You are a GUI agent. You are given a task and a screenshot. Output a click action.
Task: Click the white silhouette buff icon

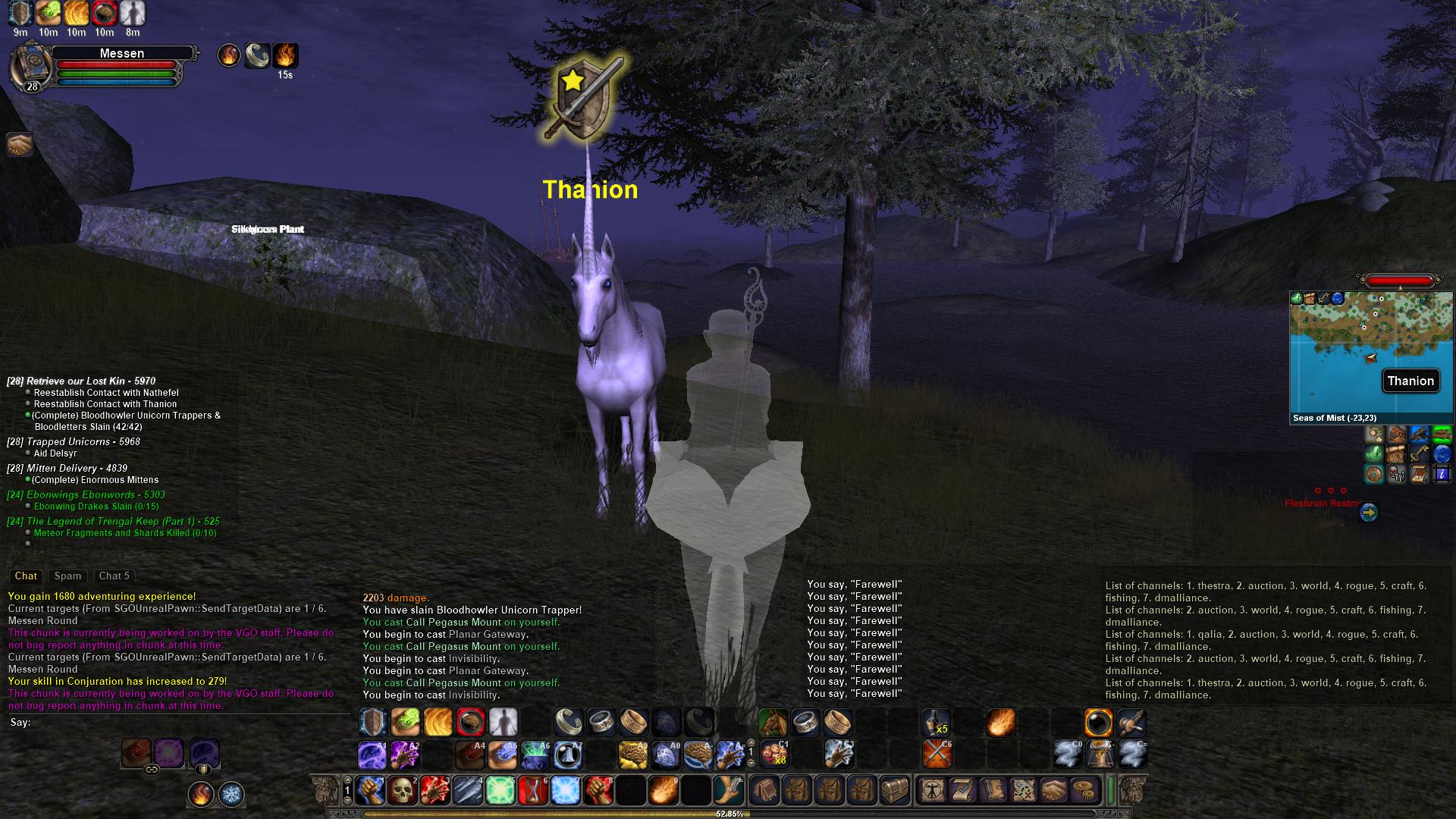pyautogui.click(x=133, y=13)
